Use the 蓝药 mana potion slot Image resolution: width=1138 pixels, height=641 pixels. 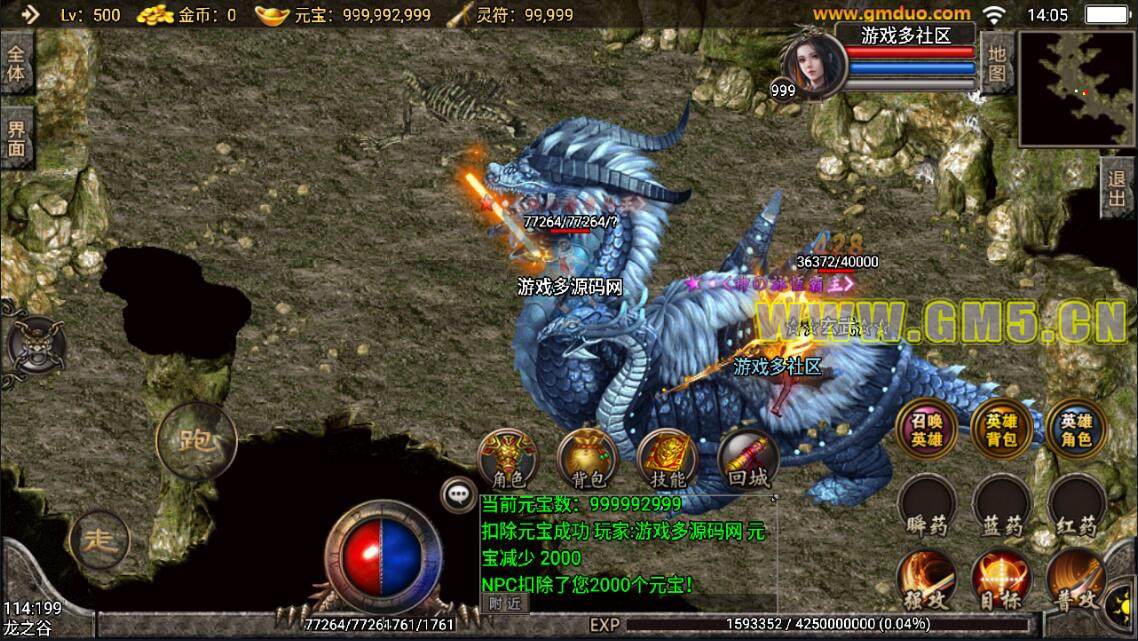[x=1001, y=505]
